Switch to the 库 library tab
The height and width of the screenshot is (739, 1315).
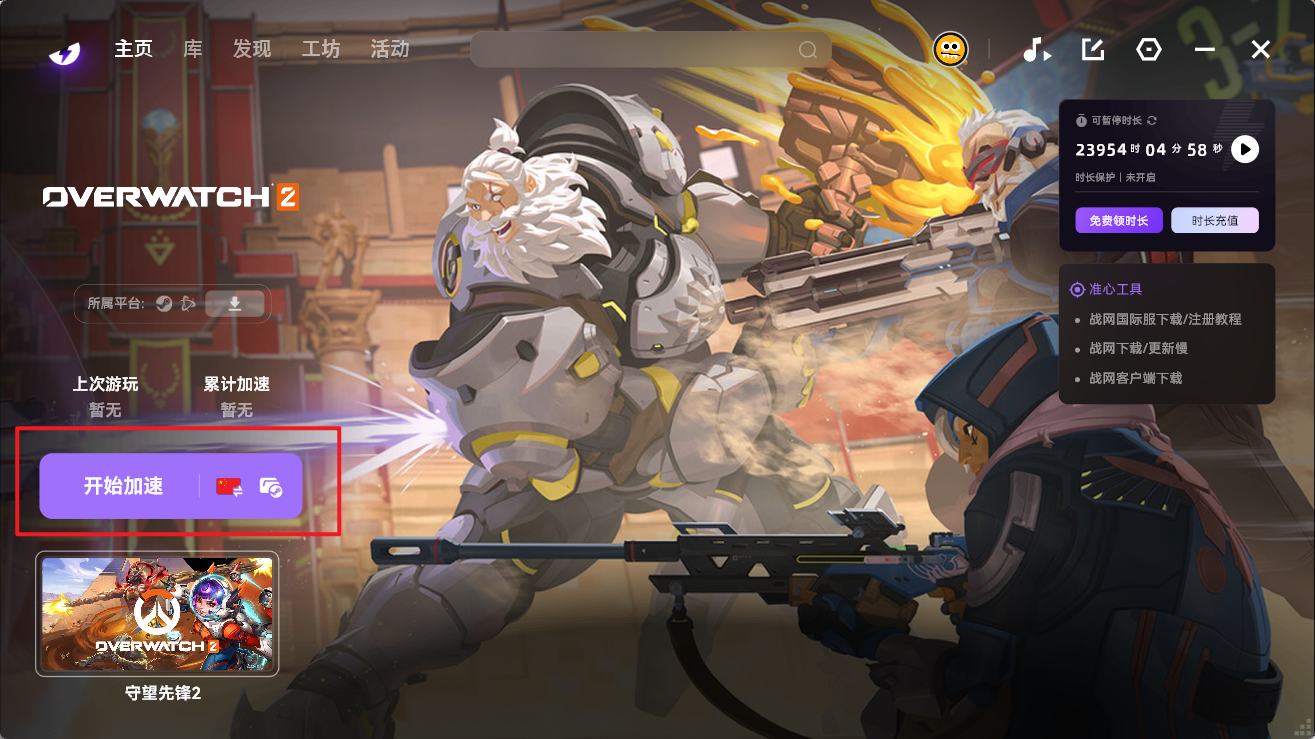pos(193,49)
